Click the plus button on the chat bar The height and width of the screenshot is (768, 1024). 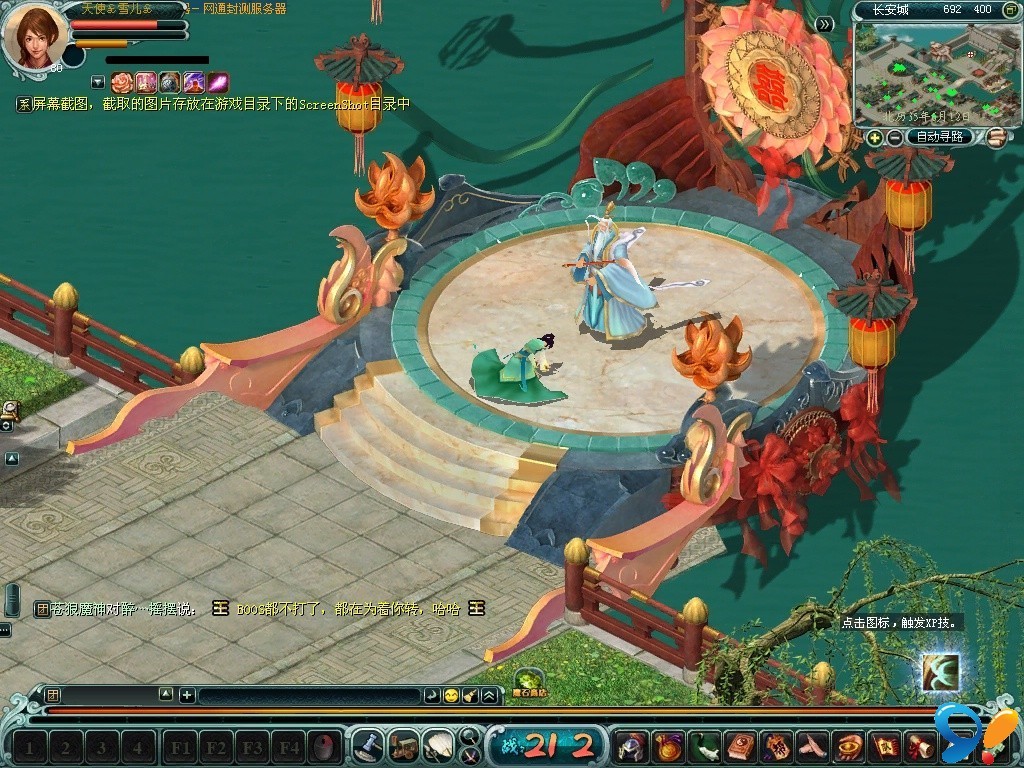(187, 695)
